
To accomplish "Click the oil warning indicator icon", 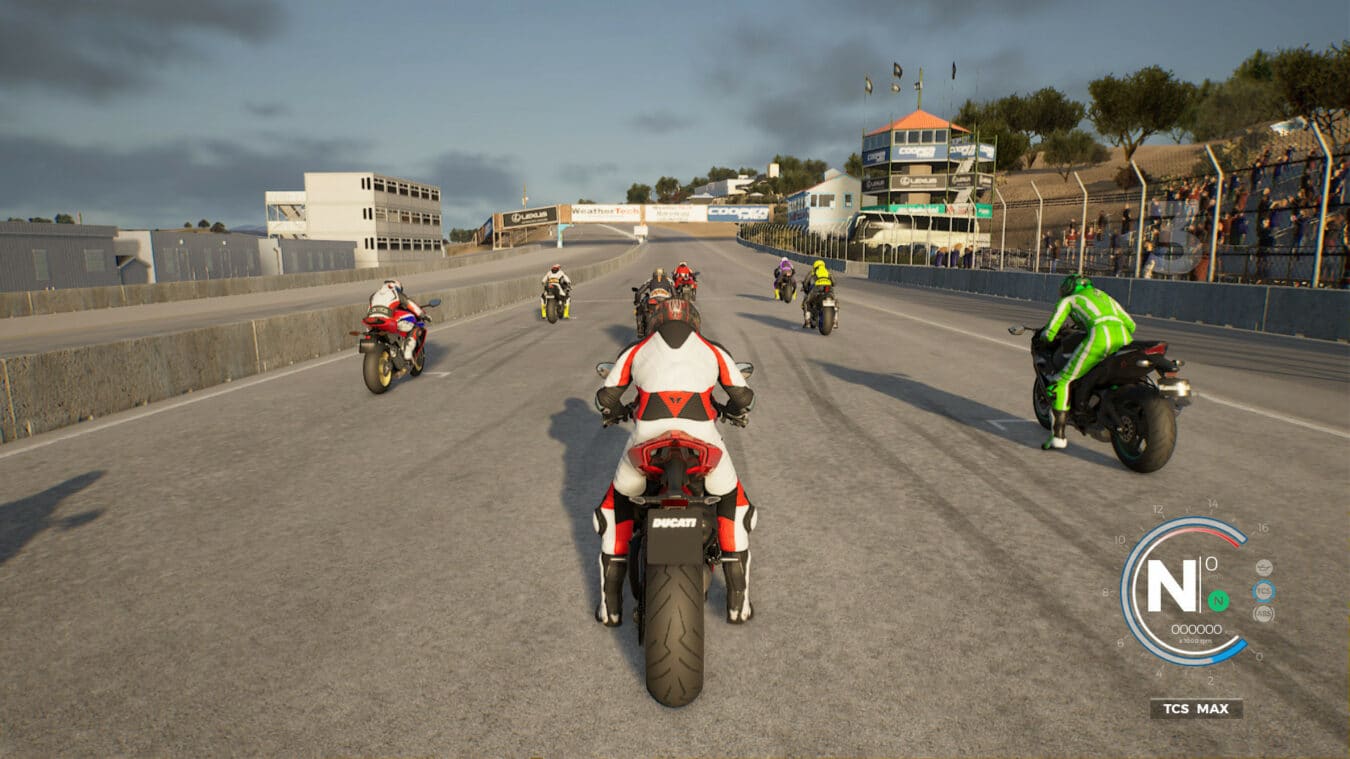I will [x=1264, y=567].
